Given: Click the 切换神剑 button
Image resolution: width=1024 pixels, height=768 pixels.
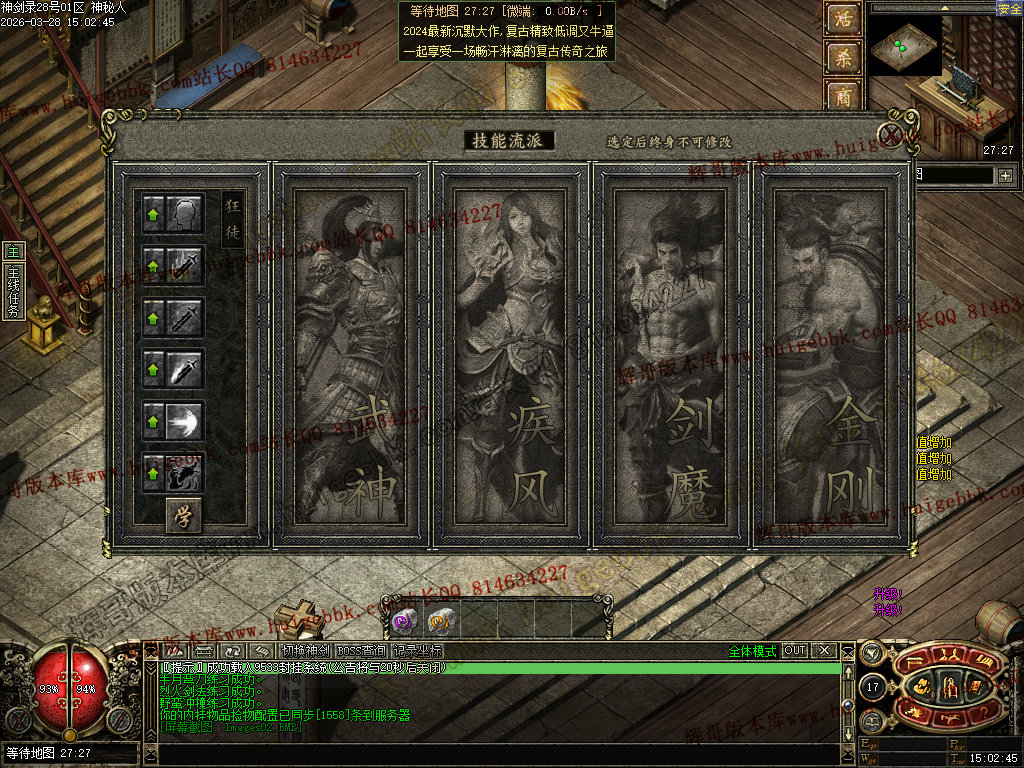Looking at the screenshot, I should click(305, 651).
